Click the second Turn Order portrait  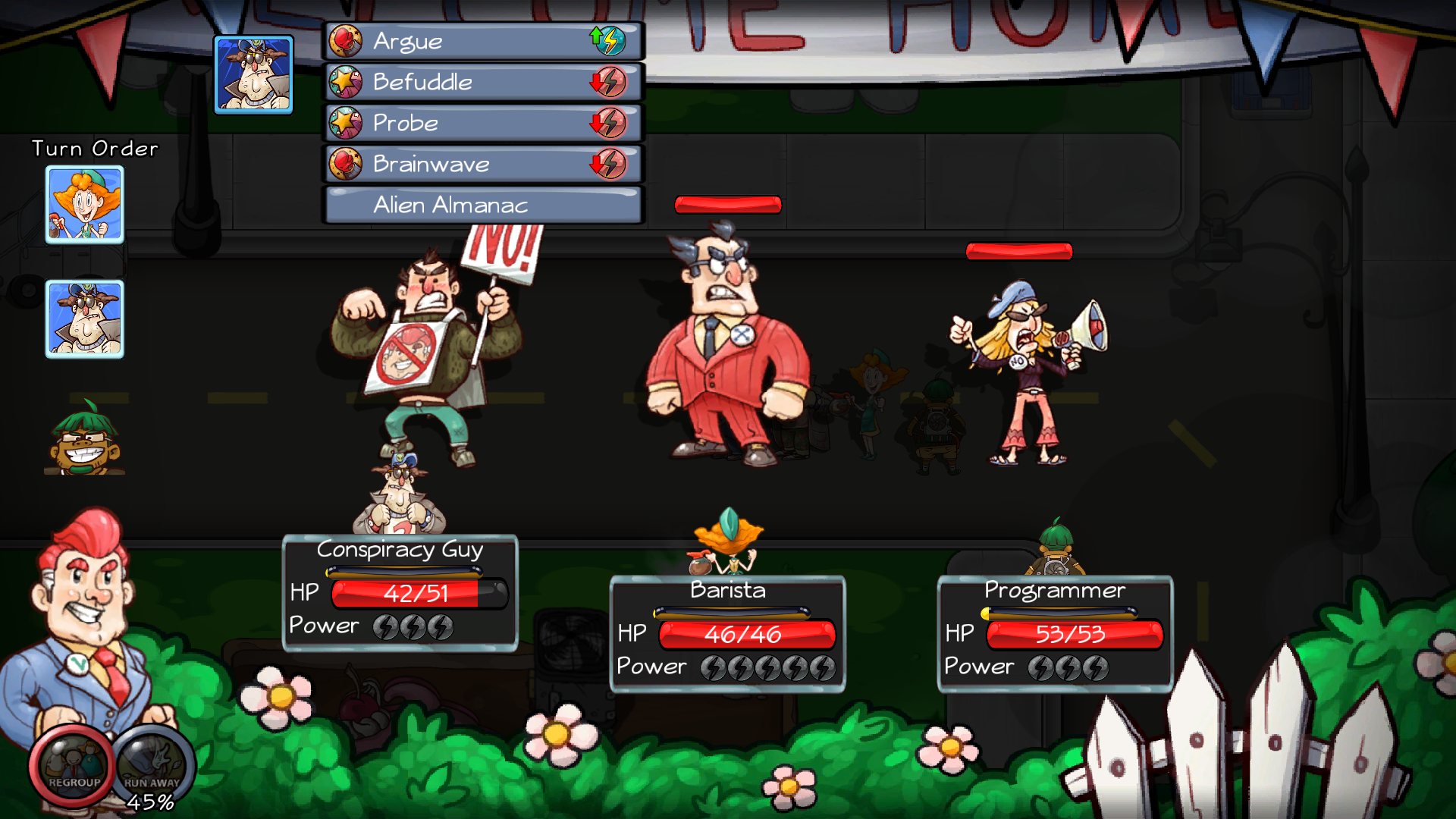pos(84,319)
